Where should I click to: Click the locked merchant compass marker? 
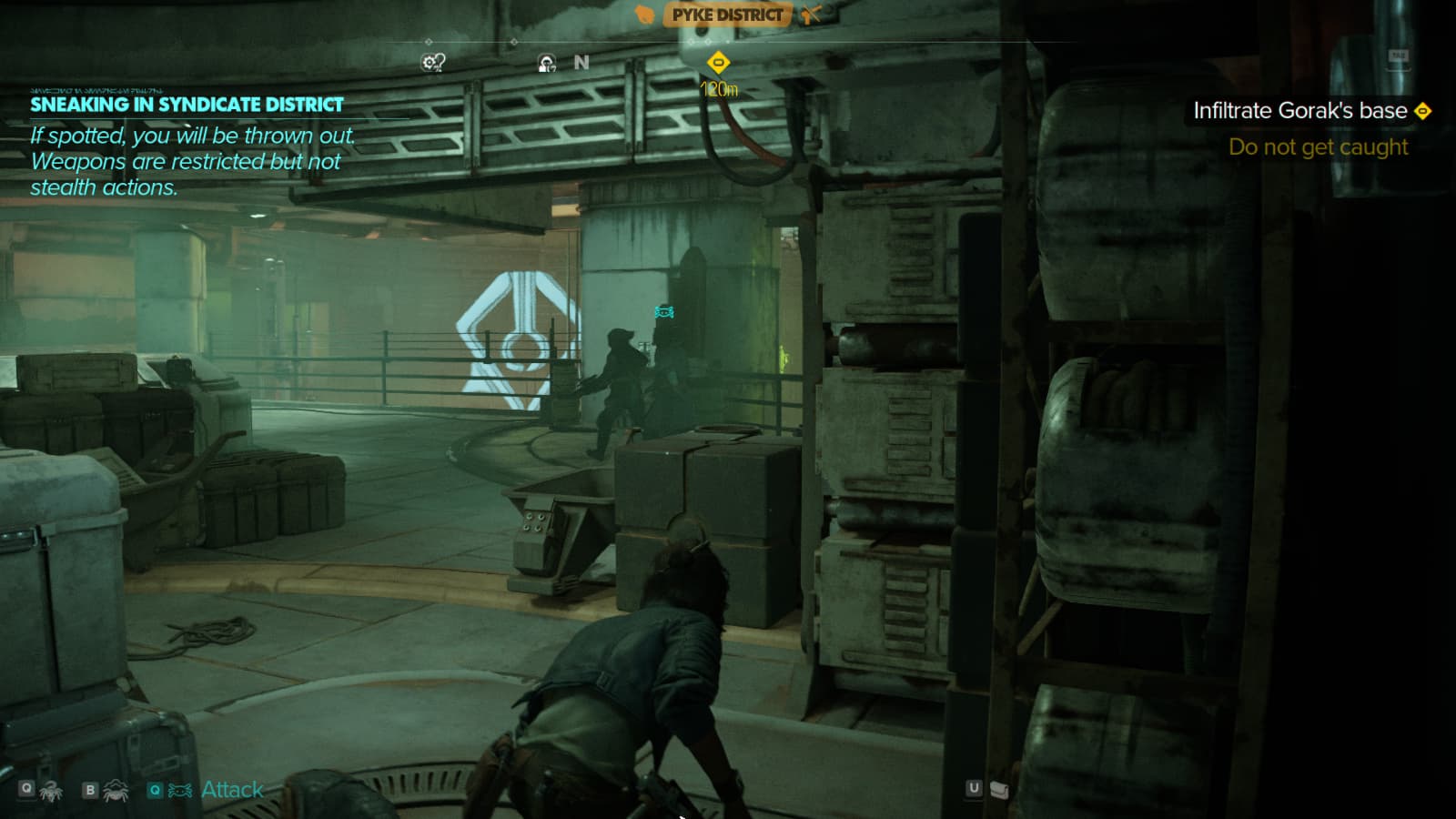tap(546, 63)
